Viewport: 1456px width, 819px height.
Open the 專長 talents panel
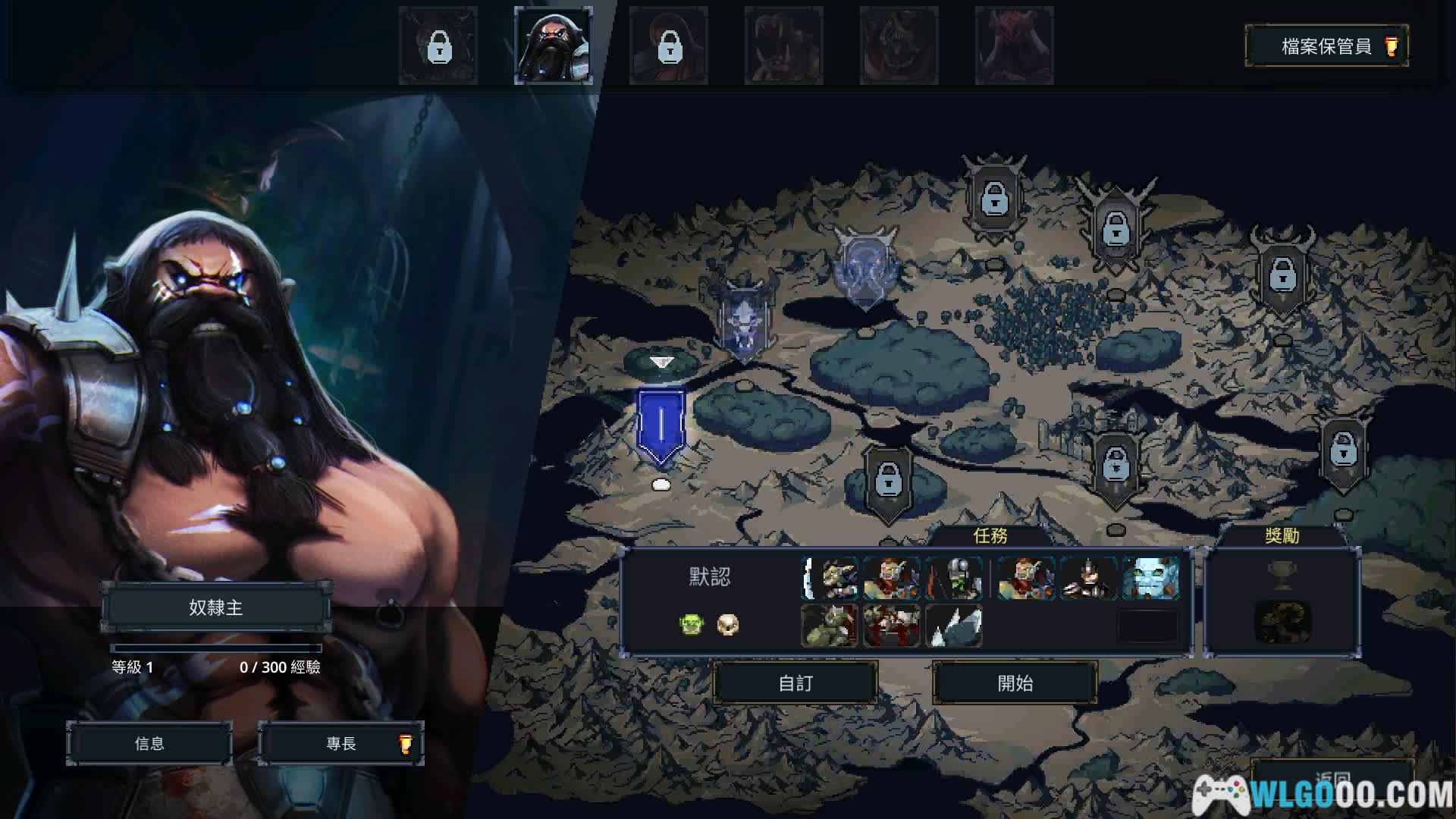(x=341, y=744)
